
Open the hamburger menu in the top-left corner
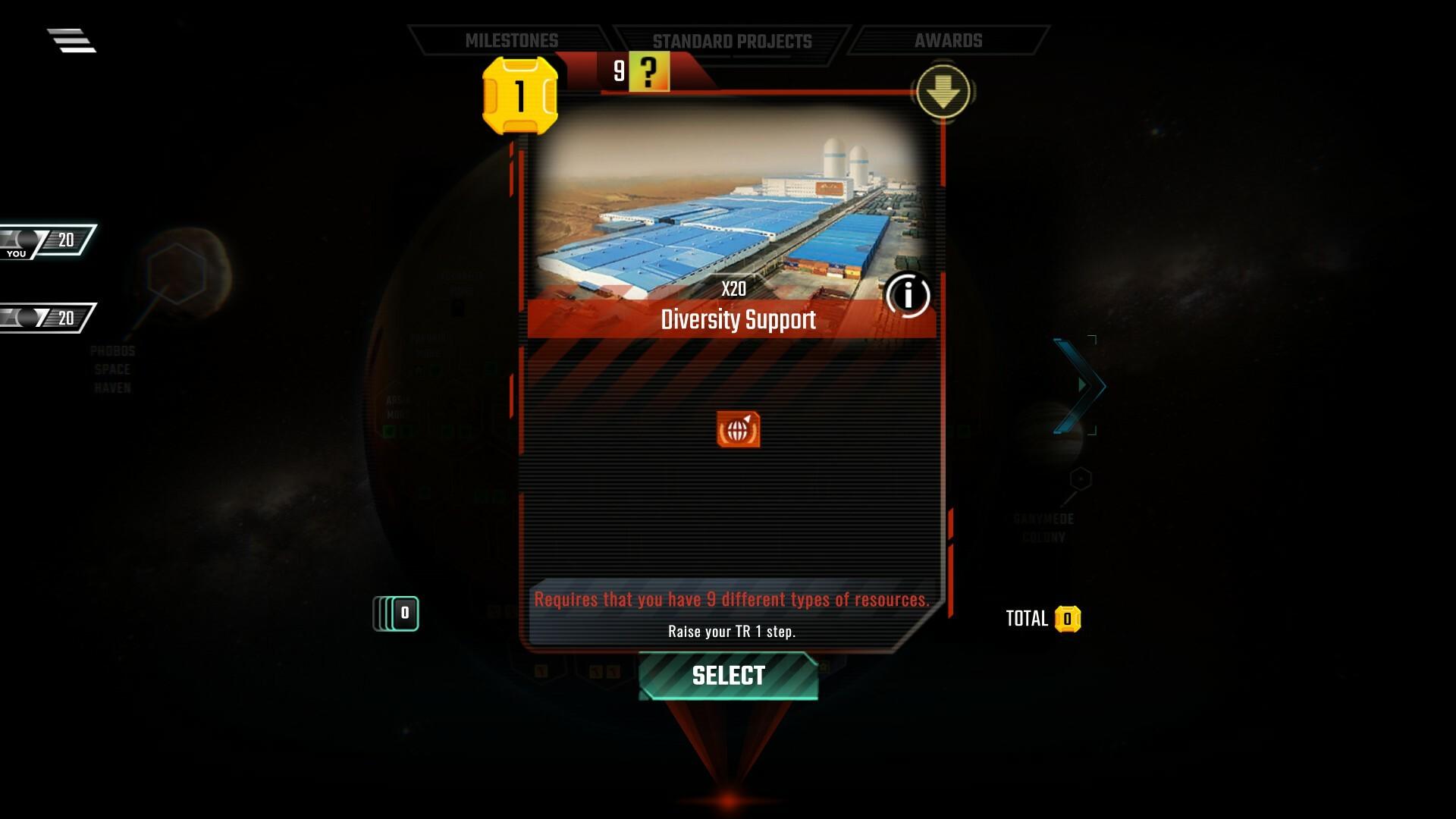[72, 41]
